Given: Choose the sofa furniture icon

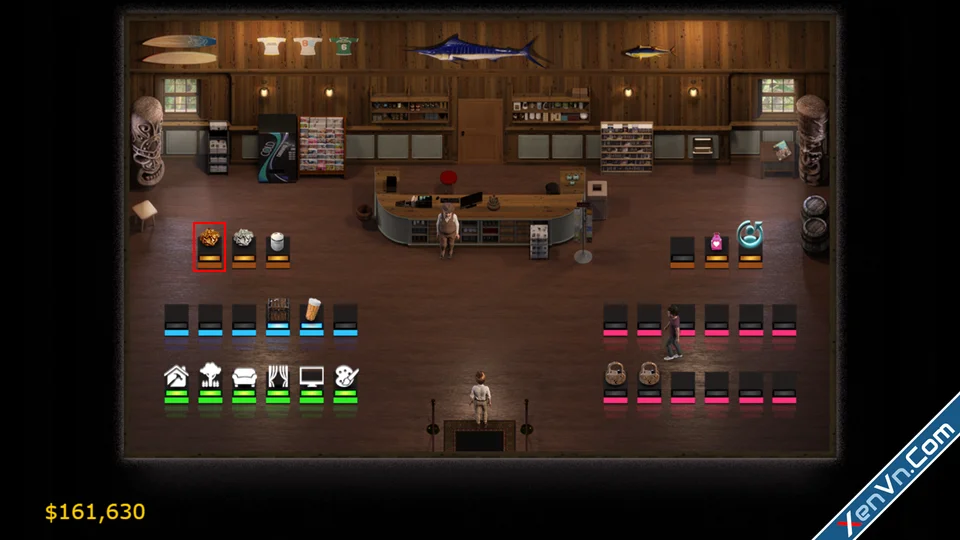Looking at the screenshot, I should tap(244, 377).
